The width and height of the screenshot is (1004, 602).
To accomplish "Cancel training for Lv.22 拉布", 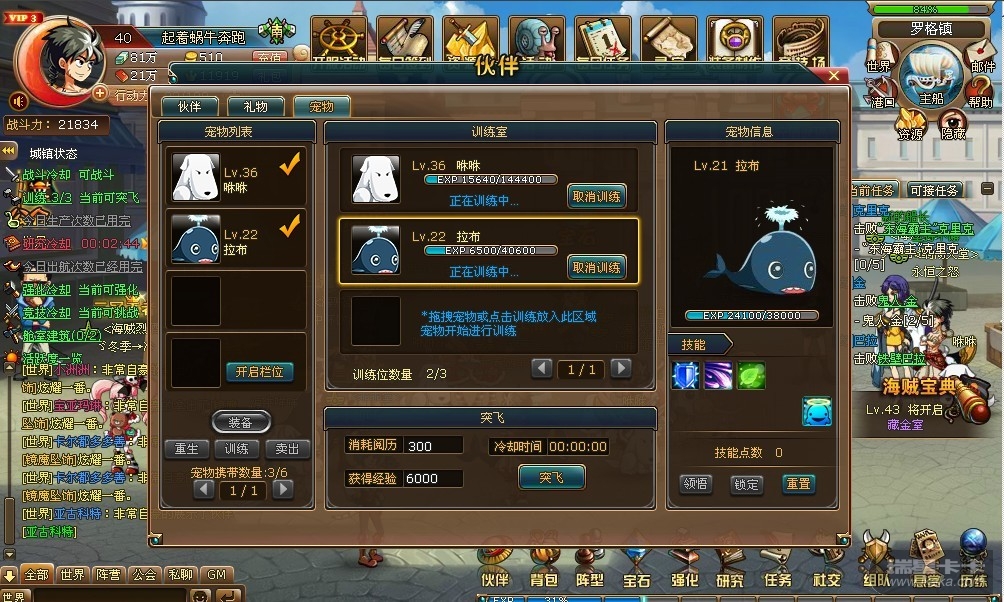I will pos(597,267).
